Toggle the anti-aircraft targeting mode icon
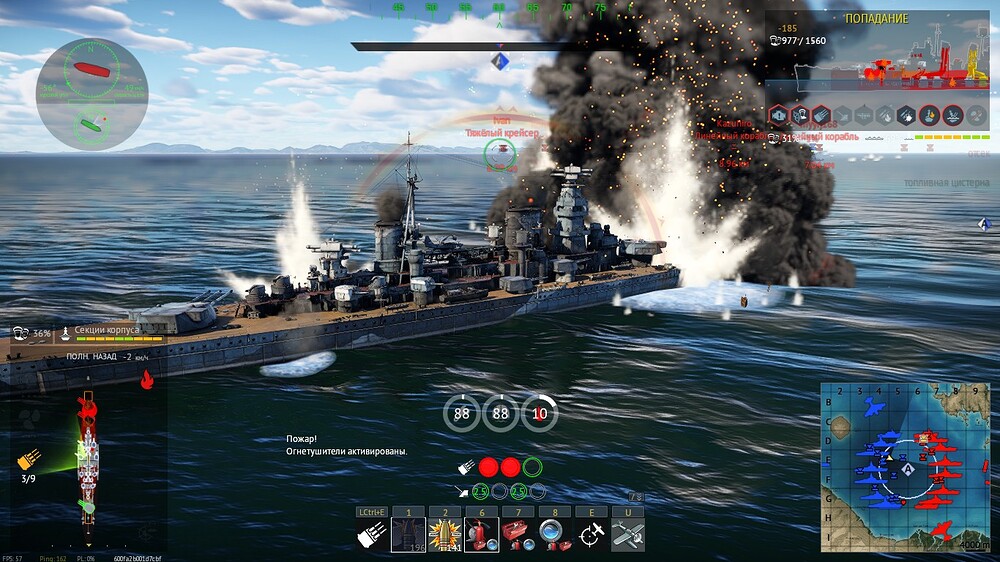The image size is (1000, 562). (x=591, y=535)
